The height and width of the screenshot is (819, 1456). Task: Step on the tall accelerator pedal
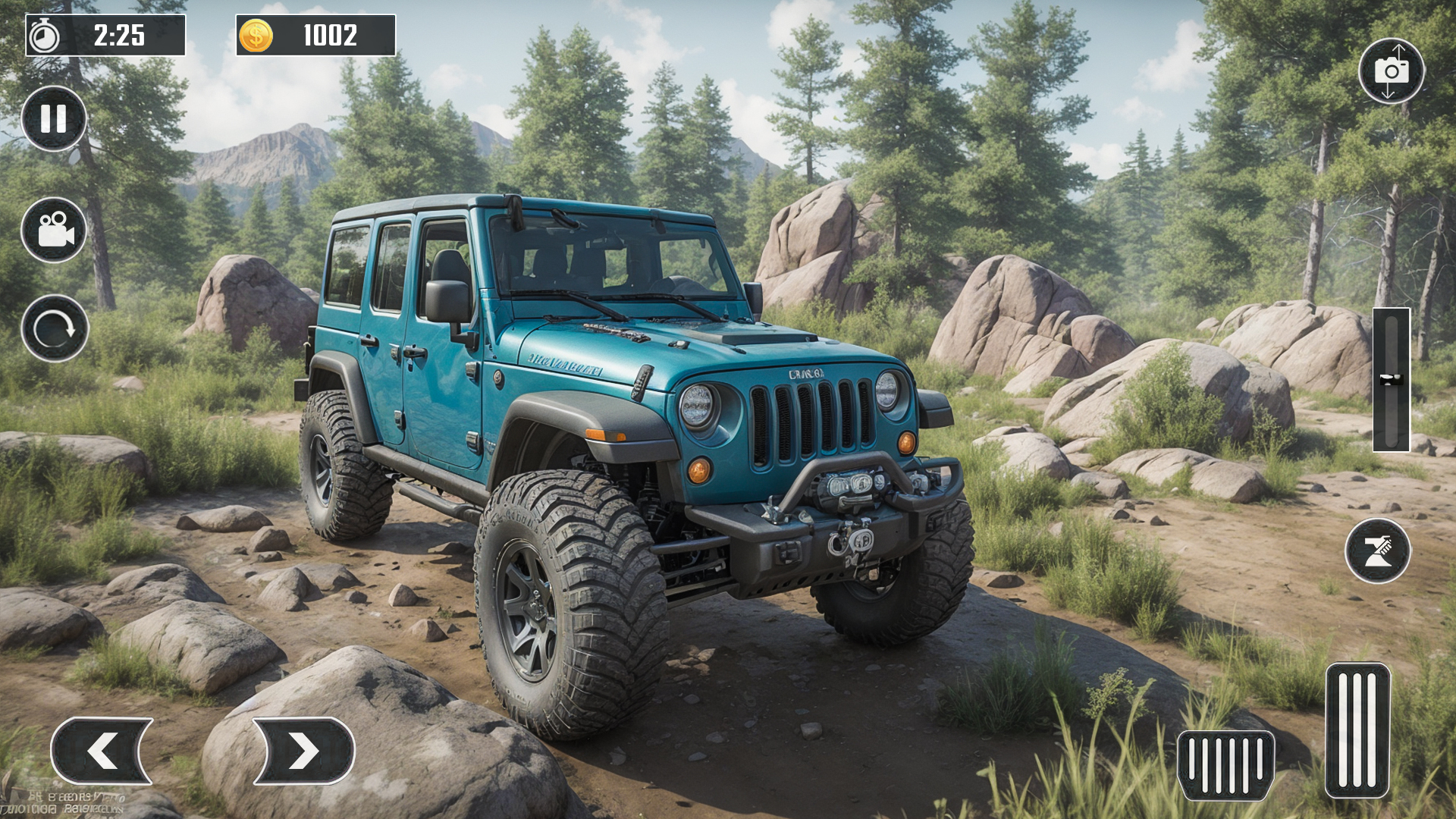pyautogui.click(x=1357, y=730)
